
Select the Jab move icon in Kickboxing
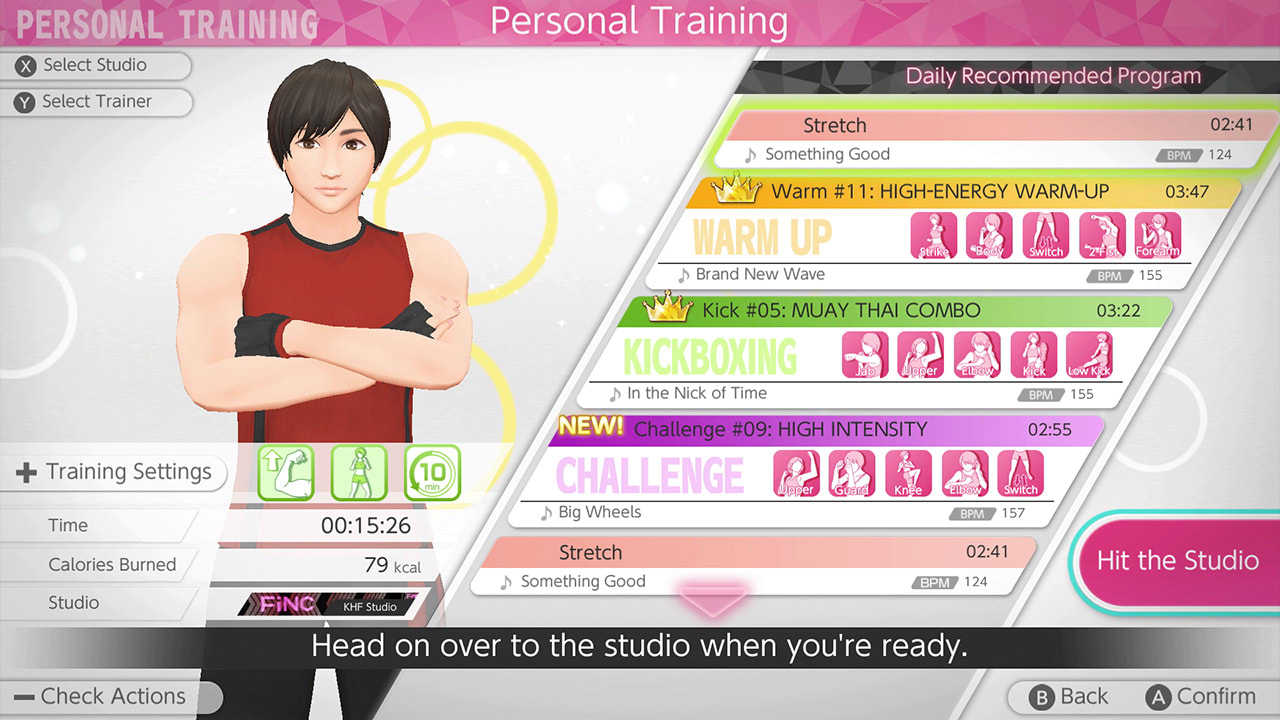click(864, 355)
